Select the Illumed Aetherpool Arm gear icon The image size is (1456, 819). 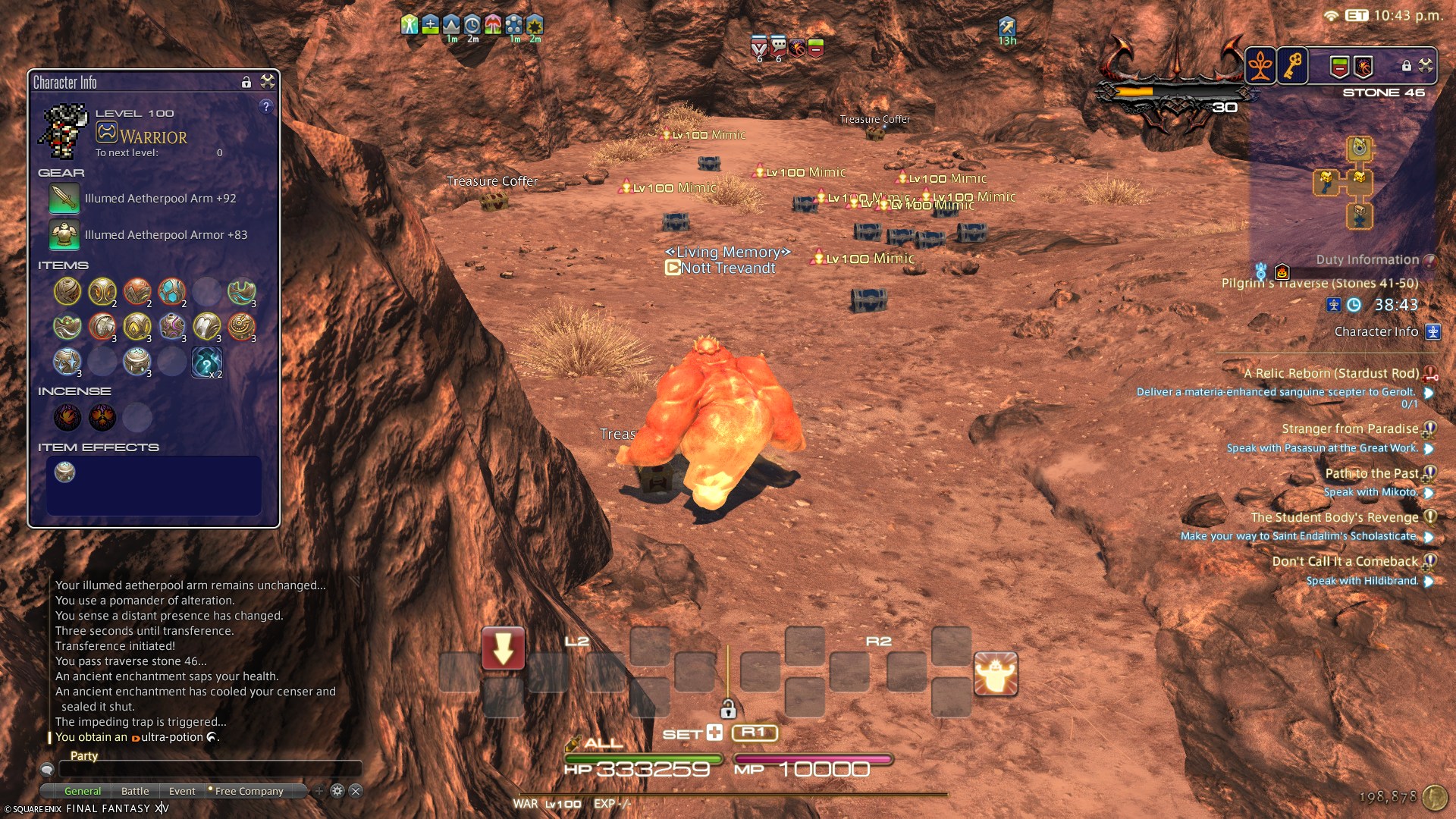[x=64, y=199]
